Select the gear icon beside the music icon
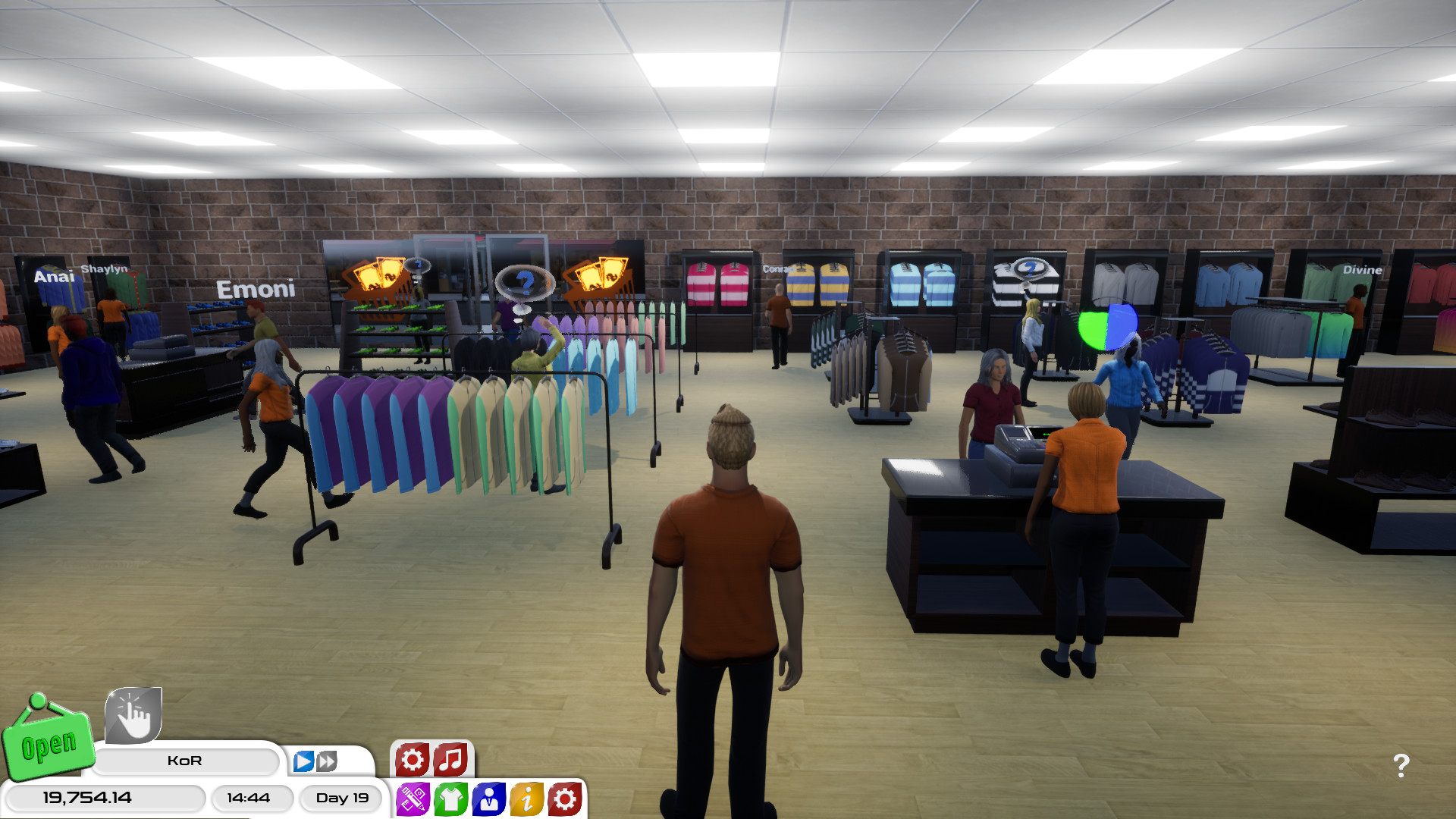 (411, 758)
